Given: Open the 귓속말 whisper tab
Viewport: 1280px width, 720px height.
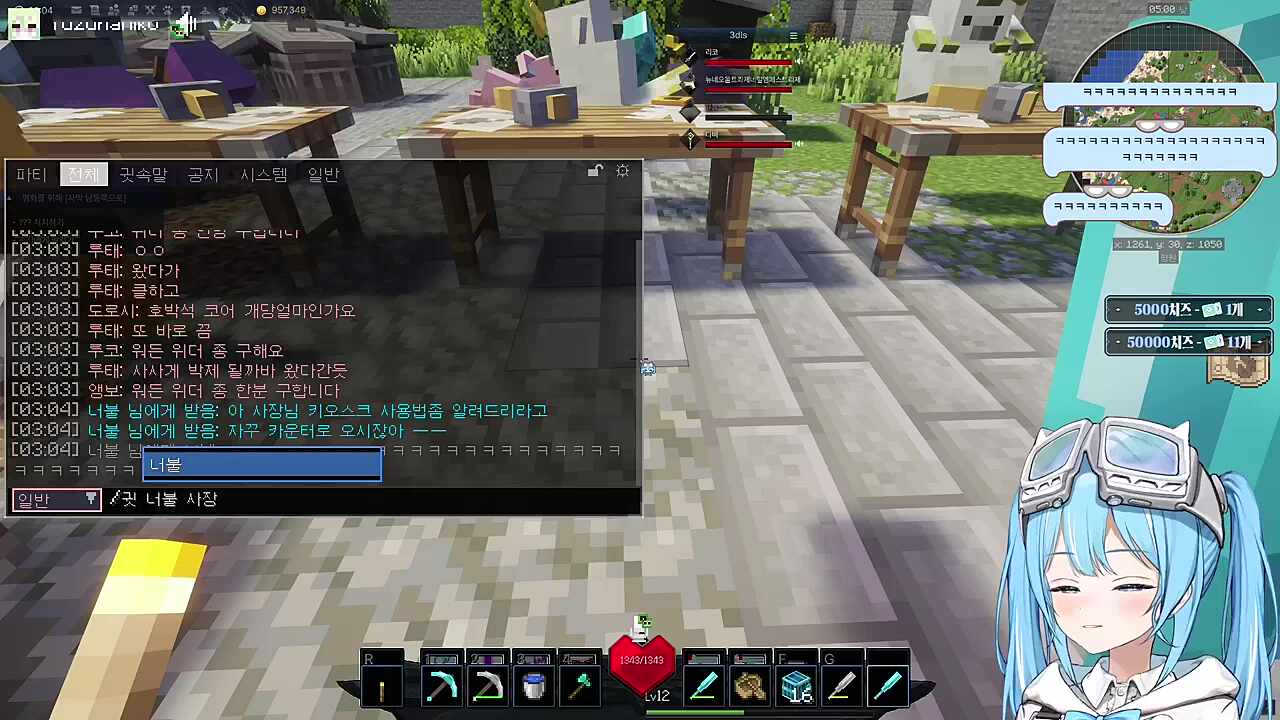Looking at the screenshot, I should (143, 175).
